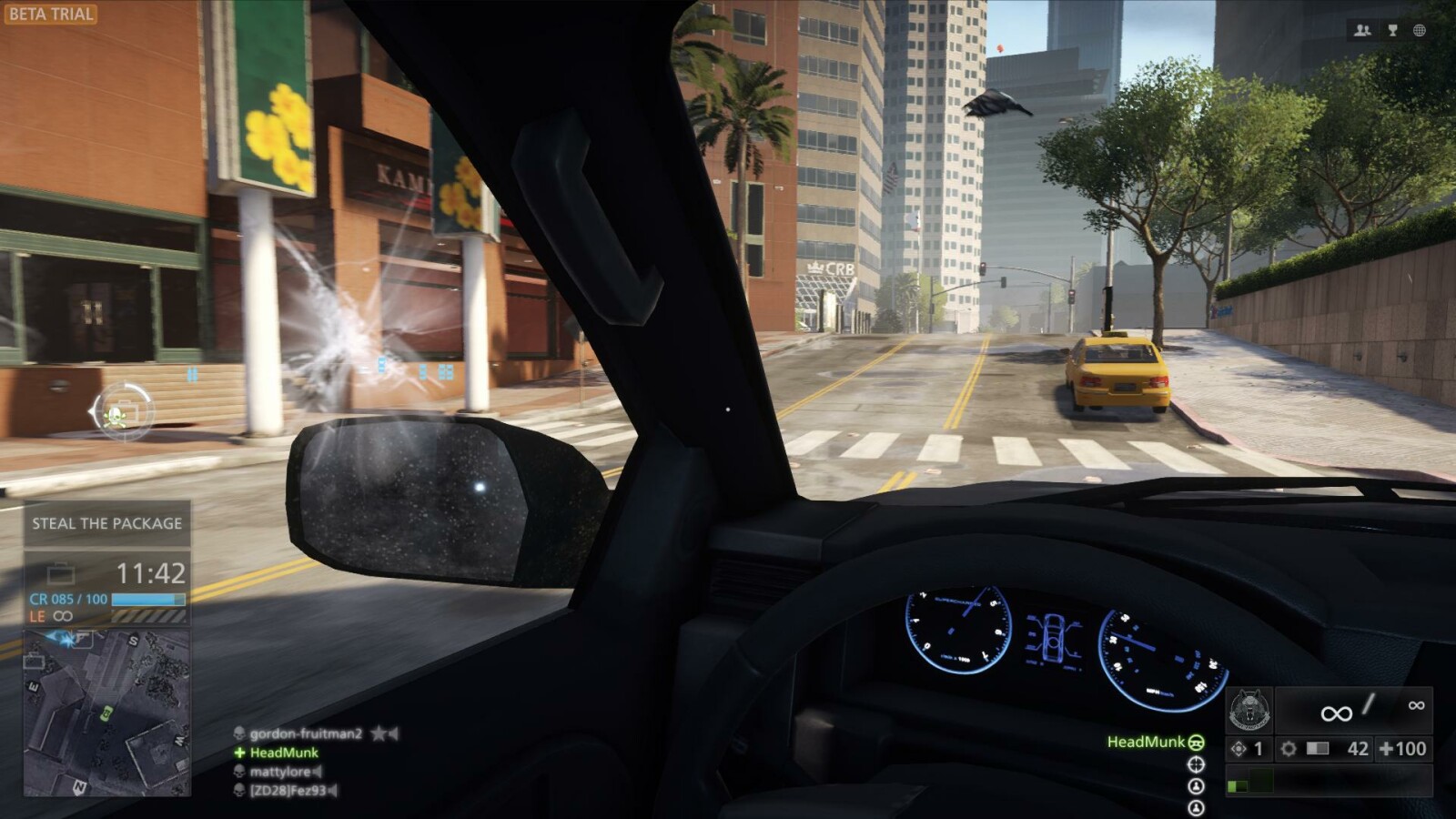Image resolution: width=1456 pixels, height=819 pixels.
Task: Click the Beta Trial label
Action: [50, 14]
